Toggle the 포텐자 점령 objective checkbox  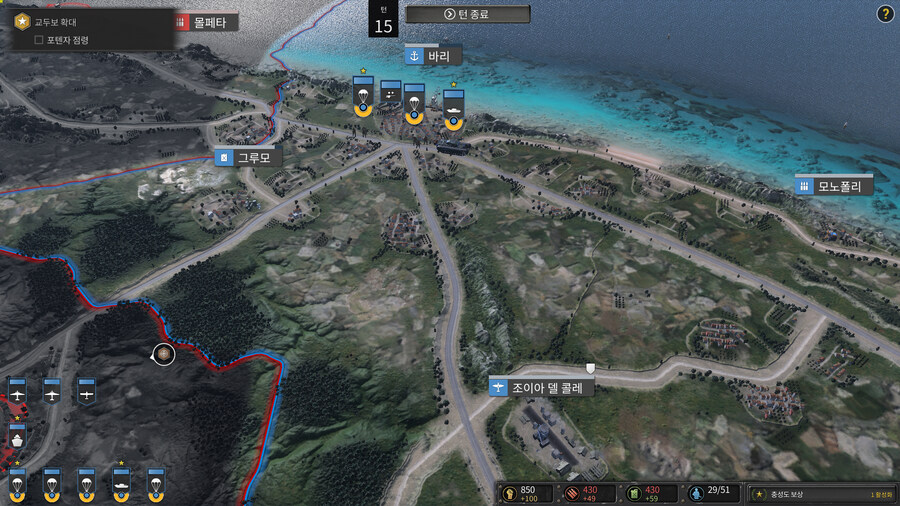coord(39,40)
